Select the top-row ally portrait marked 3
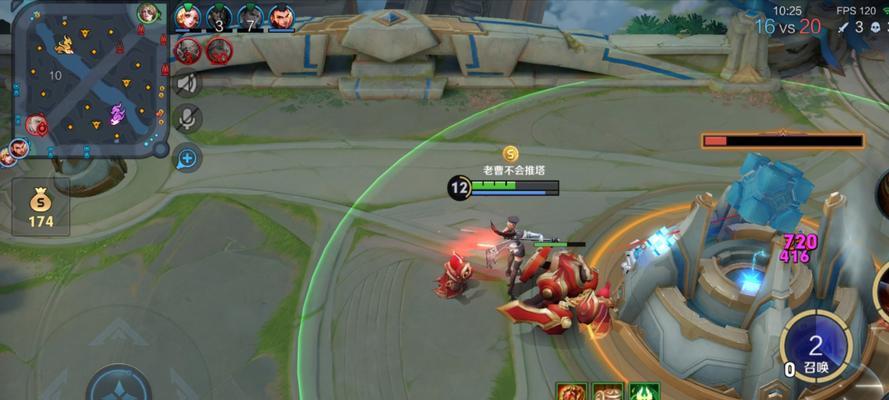Image resolution: width=889 pixels, height=400 pixels. pyautogui.click(x=219, y=17)
